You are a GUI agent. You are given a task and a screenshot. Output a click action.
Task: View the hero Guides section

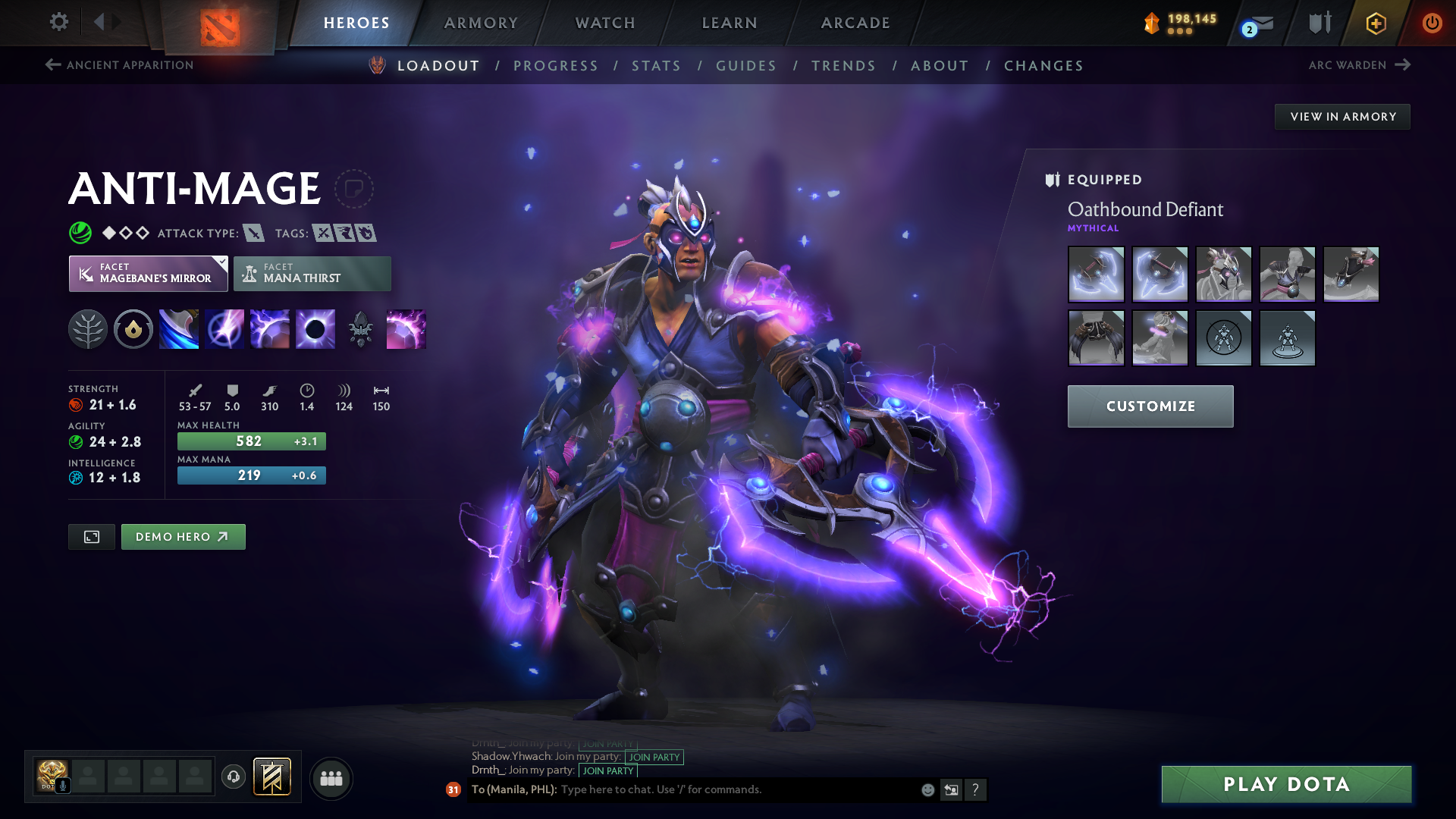[x=746, y=66]
